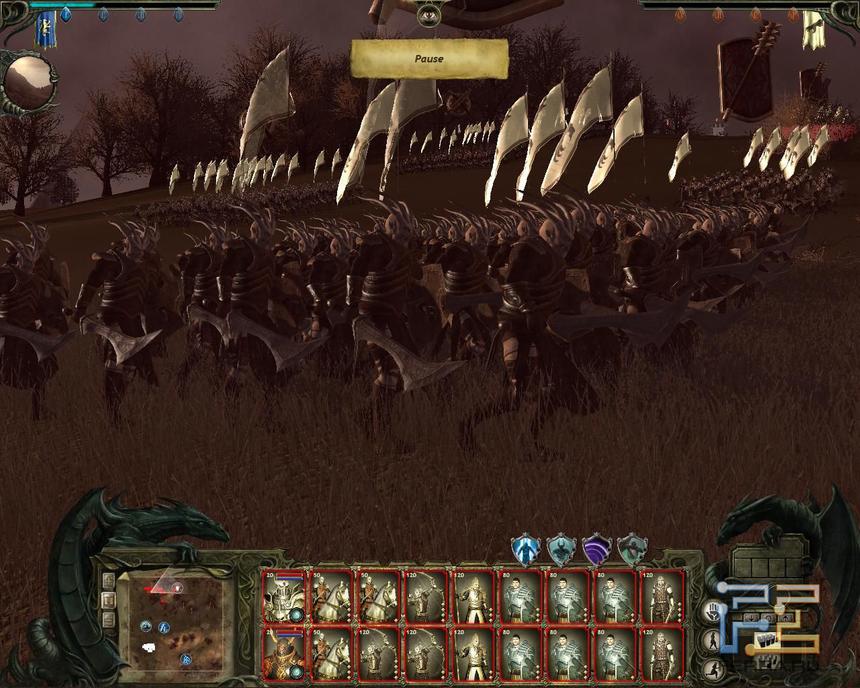Select the armored king hero unit card
The width and height of the screenshot is (860, 688).
[283, 597]
